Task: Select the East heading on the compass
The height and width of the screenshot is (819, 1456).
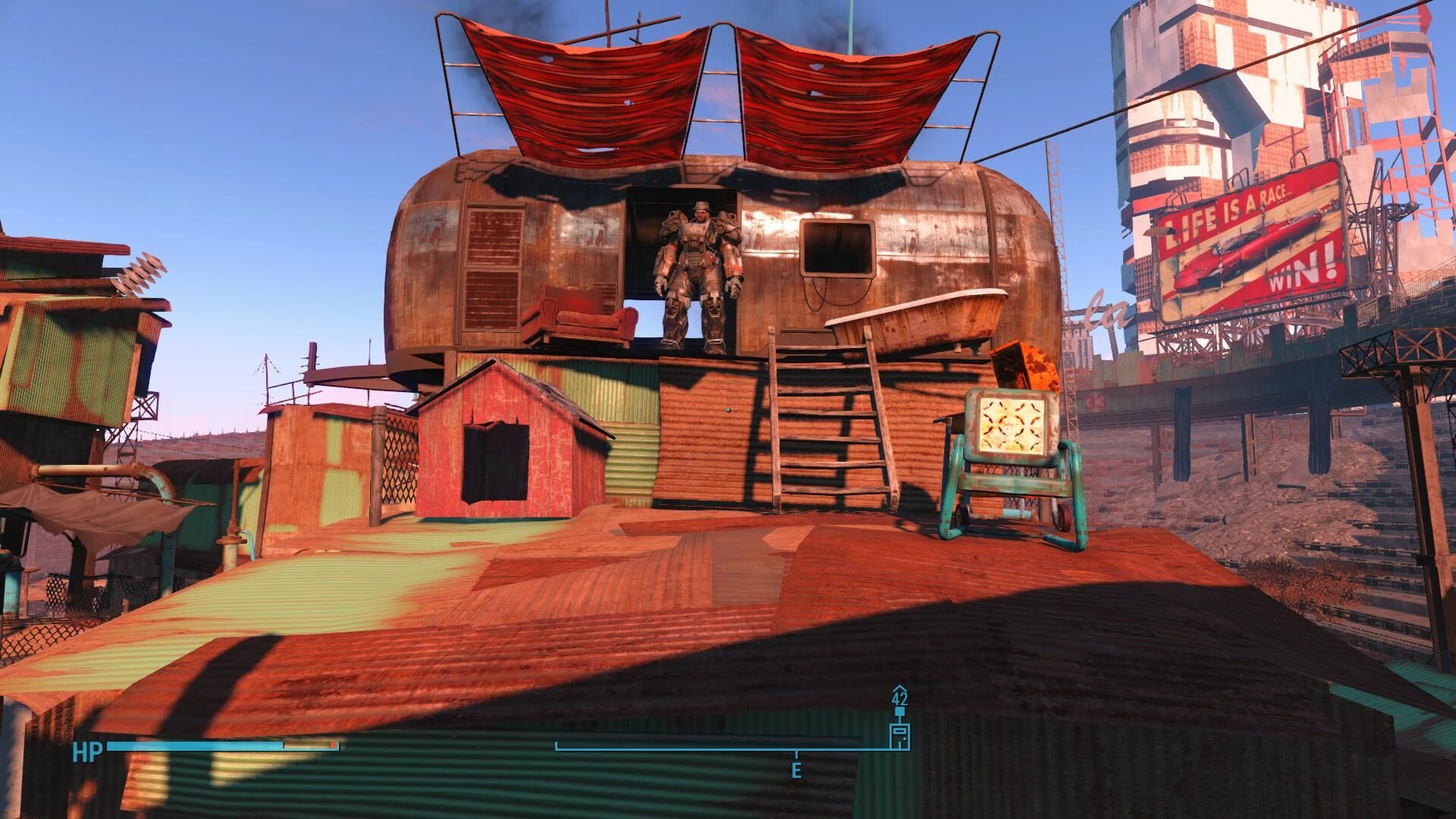Action: (x=796, y=771)
